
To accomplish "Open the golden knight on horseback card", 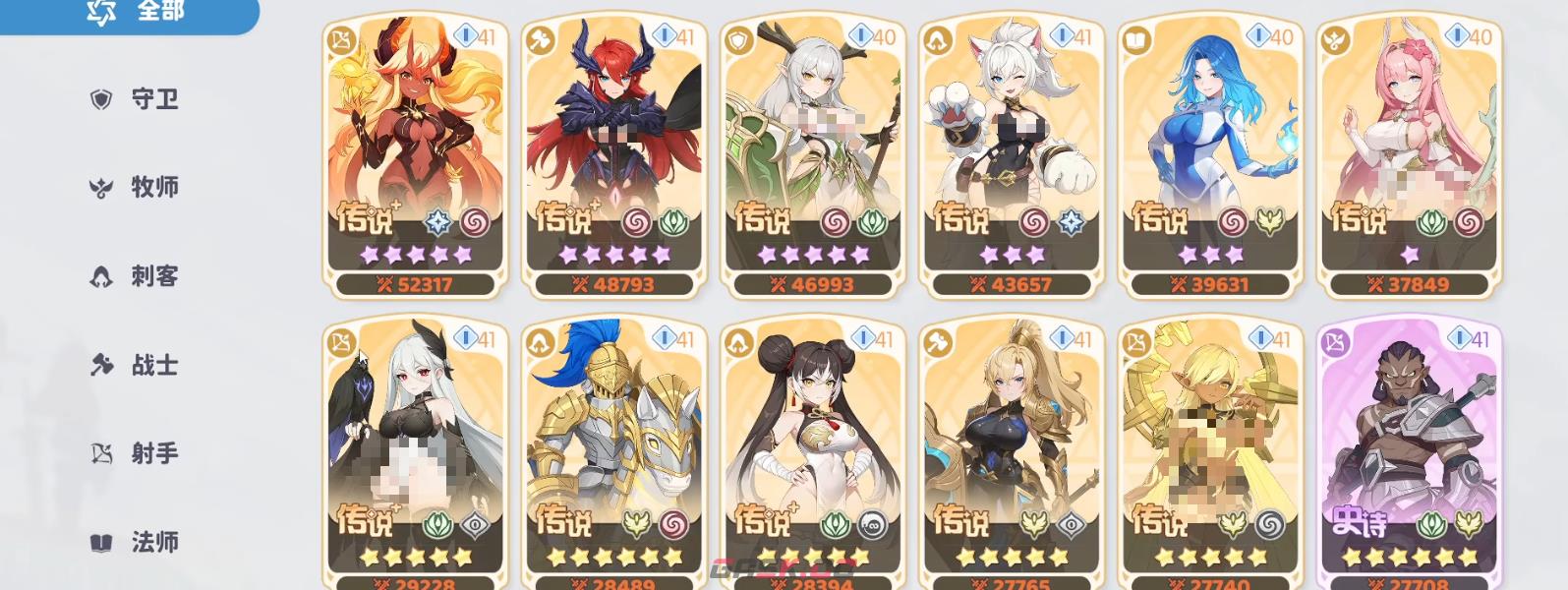I will point(613,452).
